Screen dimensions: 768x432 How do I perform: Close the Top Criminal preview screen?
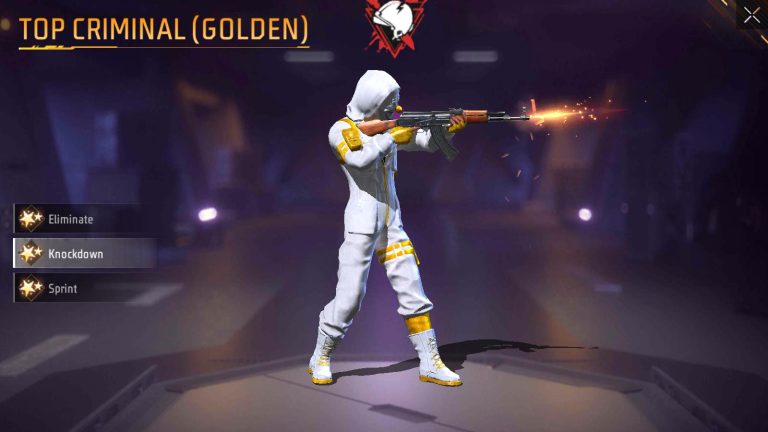pos(752,15)
